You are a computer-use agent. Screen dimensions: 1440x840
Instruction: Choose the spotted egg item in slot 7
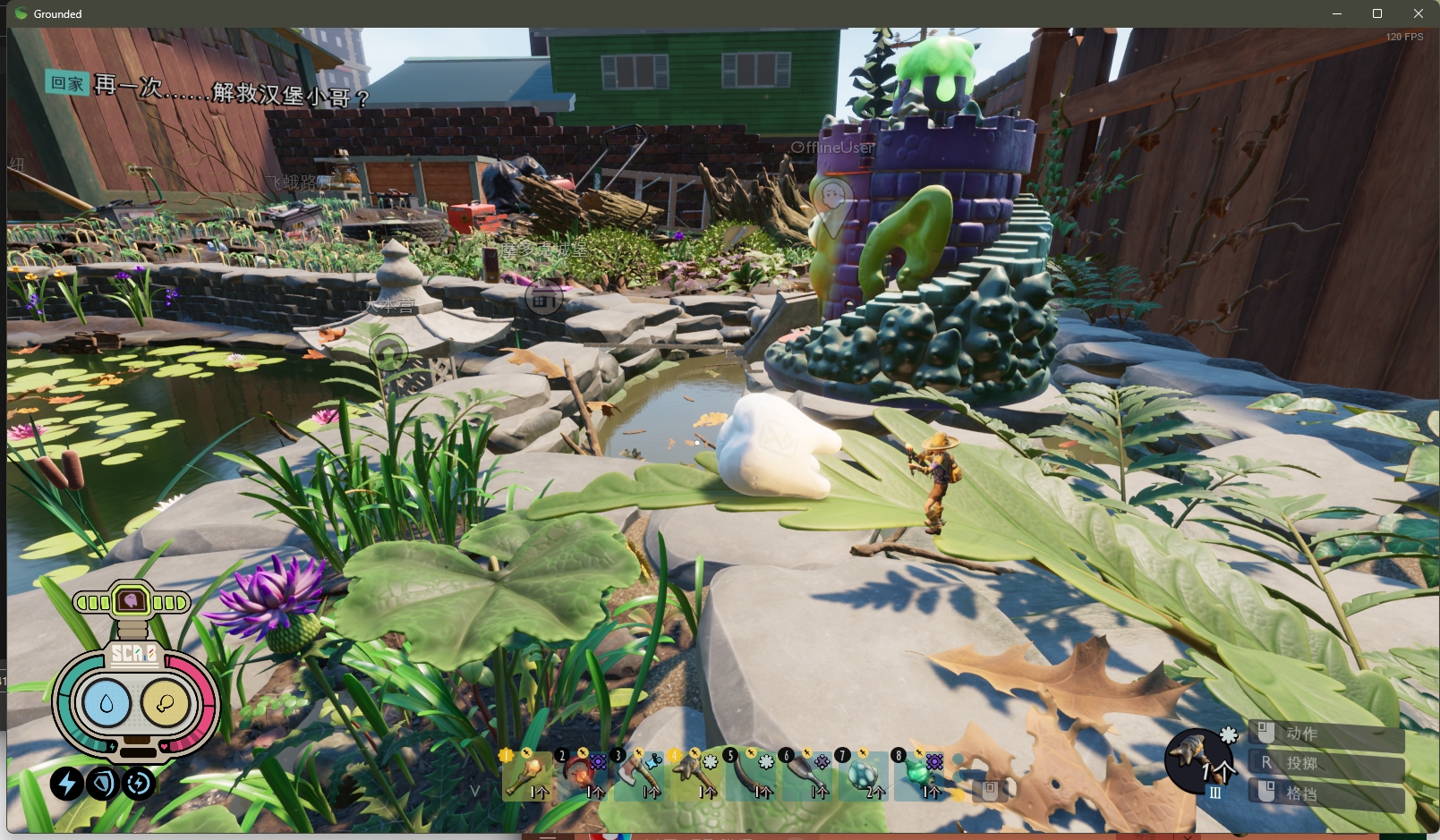pos(863,776)
